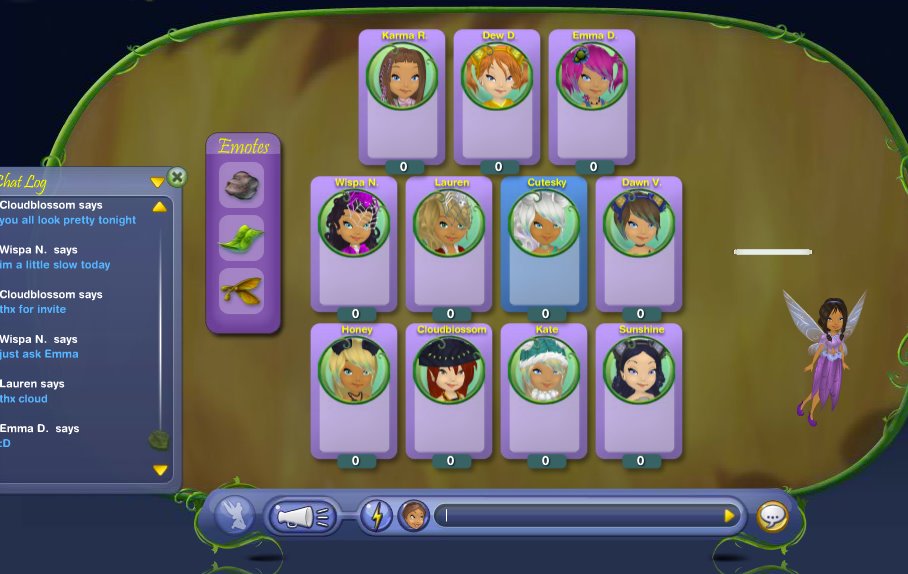
Task: Pick Dew D.'s player card
Action: pos(497,96)
